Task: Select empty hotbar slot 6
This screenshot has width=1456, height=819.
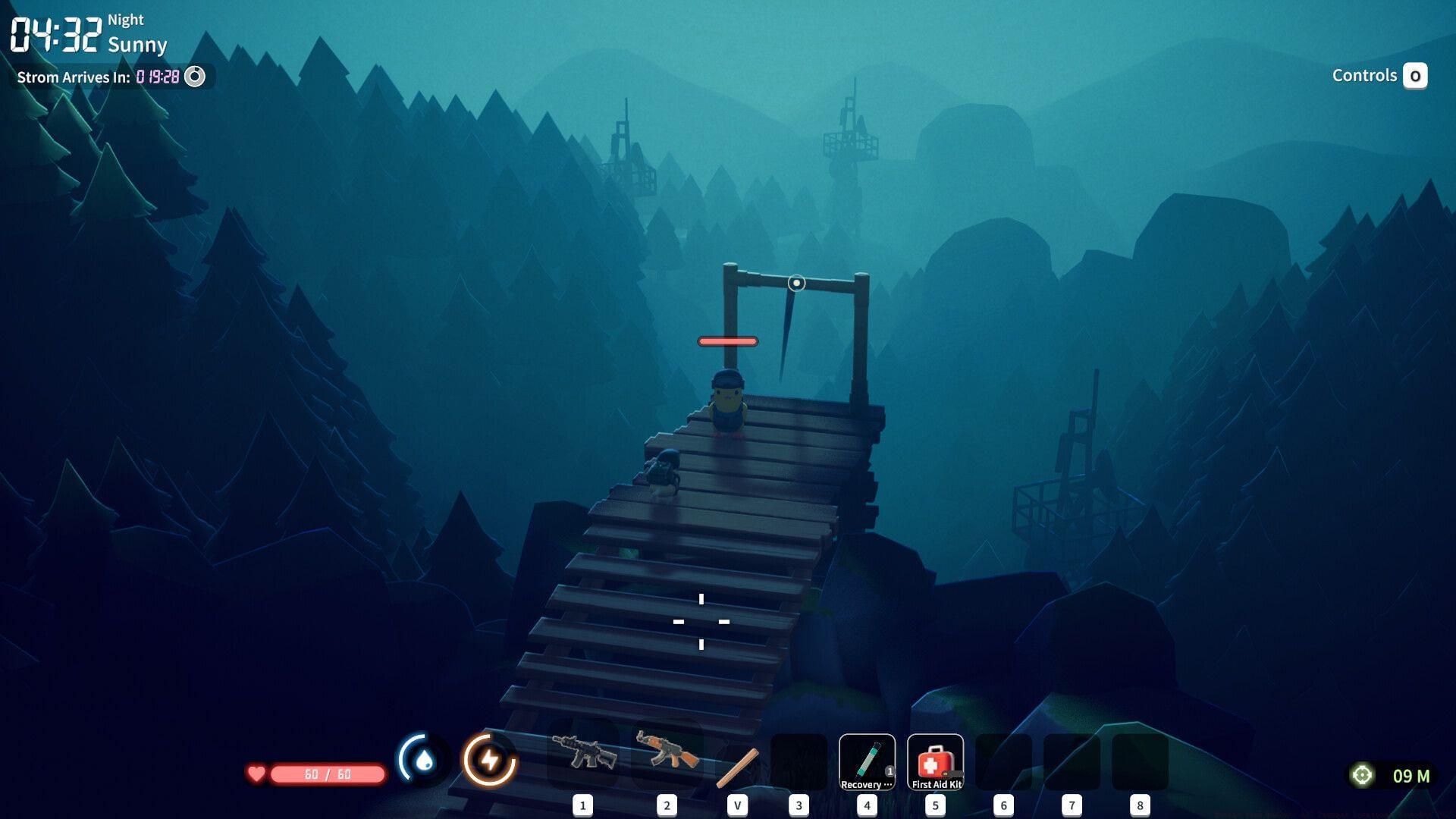Action: click(1003, 762)
